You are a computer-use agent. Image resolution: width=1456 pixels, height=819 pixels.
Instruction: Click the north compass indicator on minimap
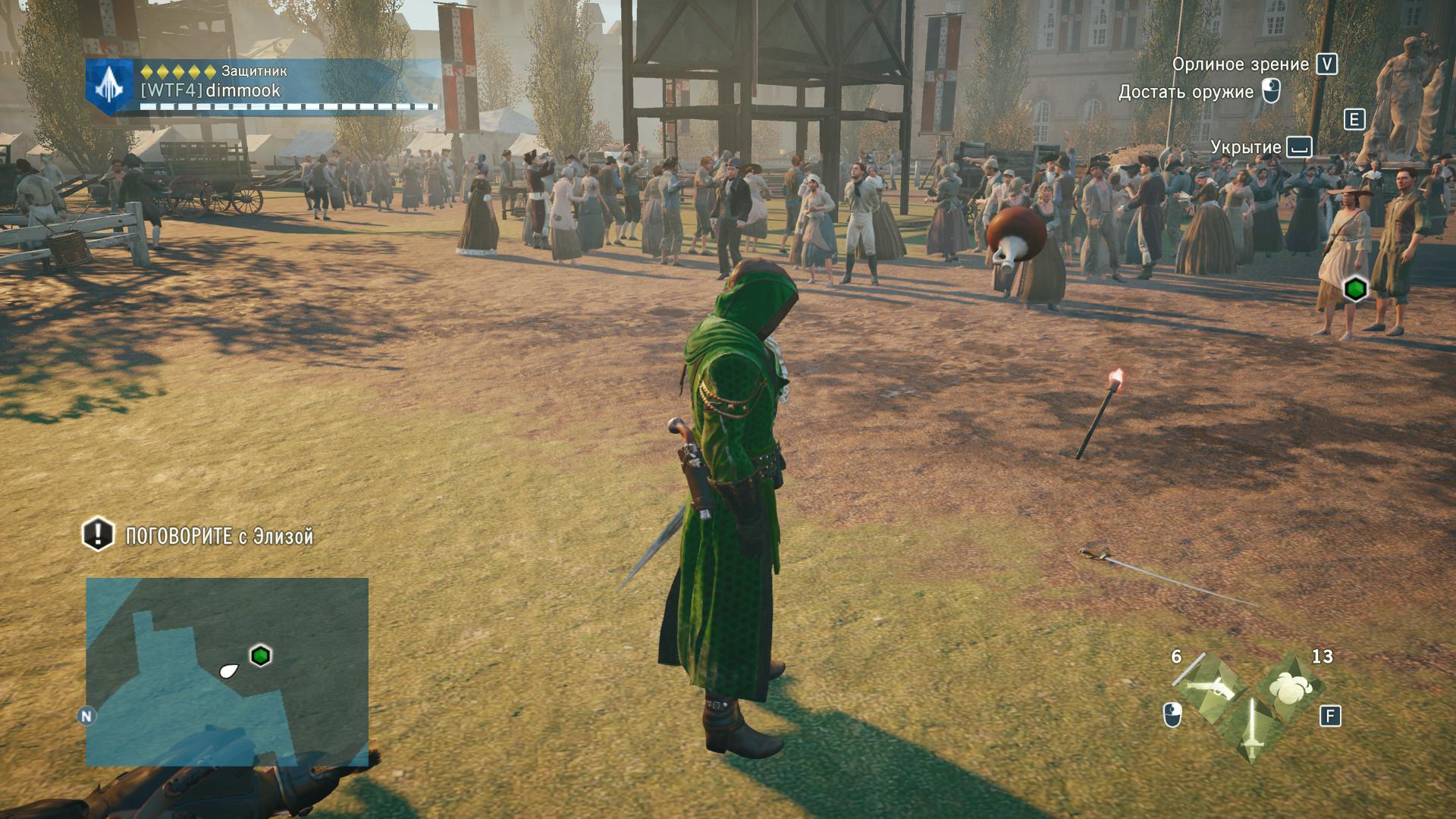pos(86,716)
